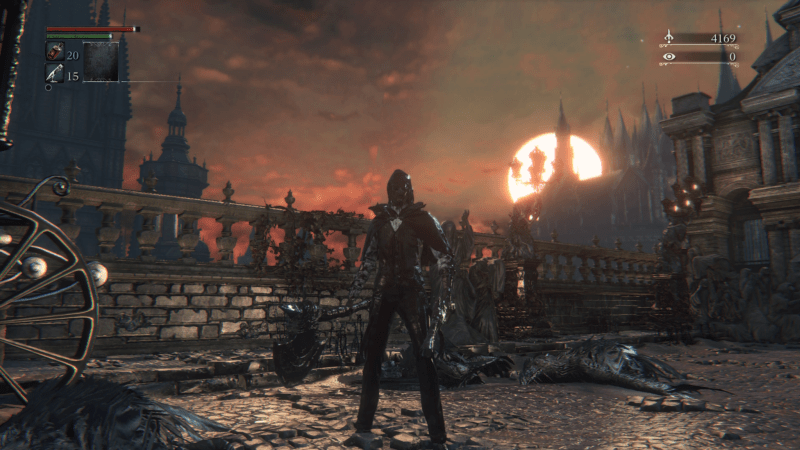The image size is (800, 450).
Task: Click the Blood Echoes icon
Action: [669, 39]
